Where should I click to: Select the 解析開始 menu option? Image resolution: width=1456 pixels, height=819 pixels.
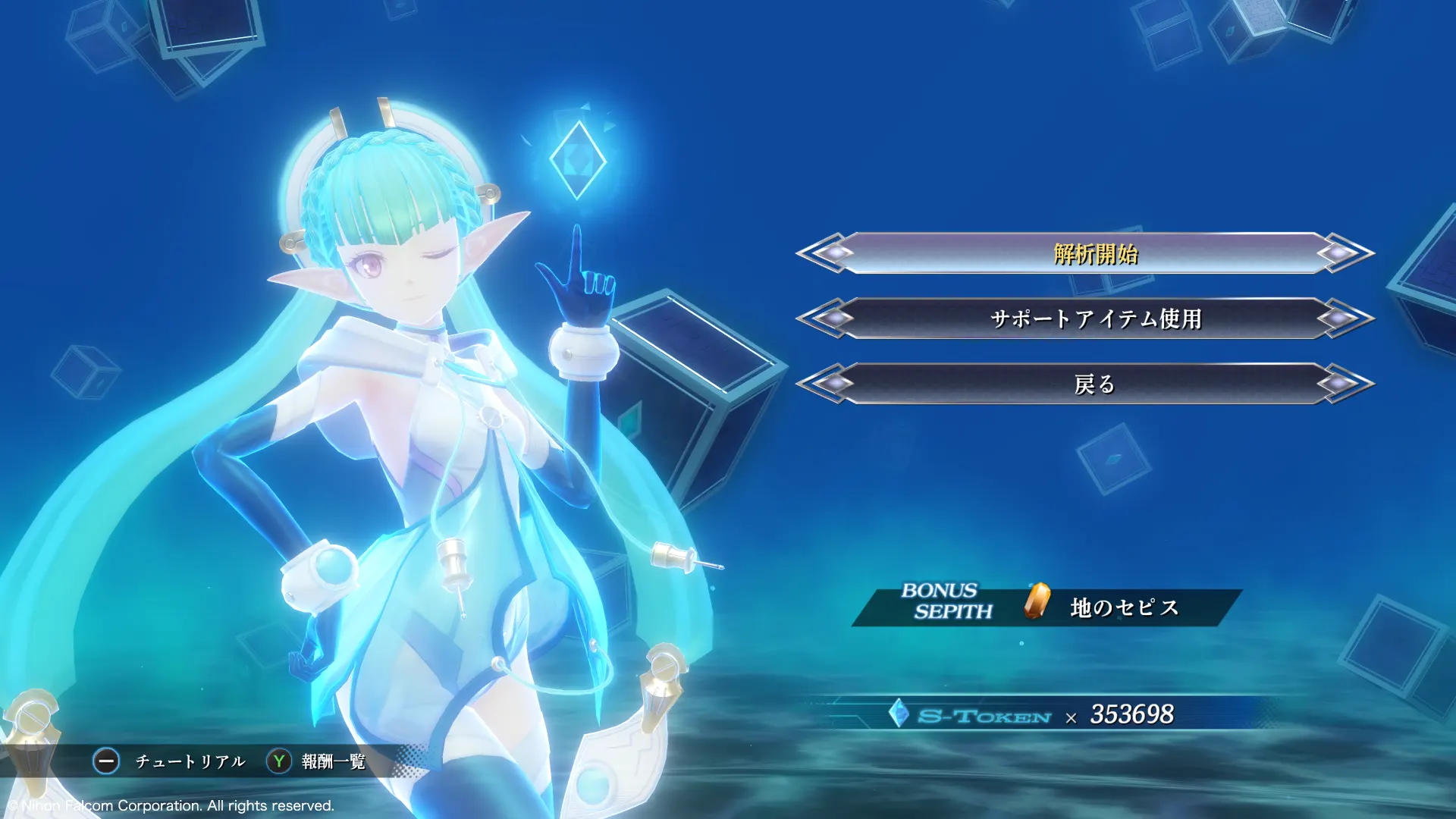coord(1095,253)
